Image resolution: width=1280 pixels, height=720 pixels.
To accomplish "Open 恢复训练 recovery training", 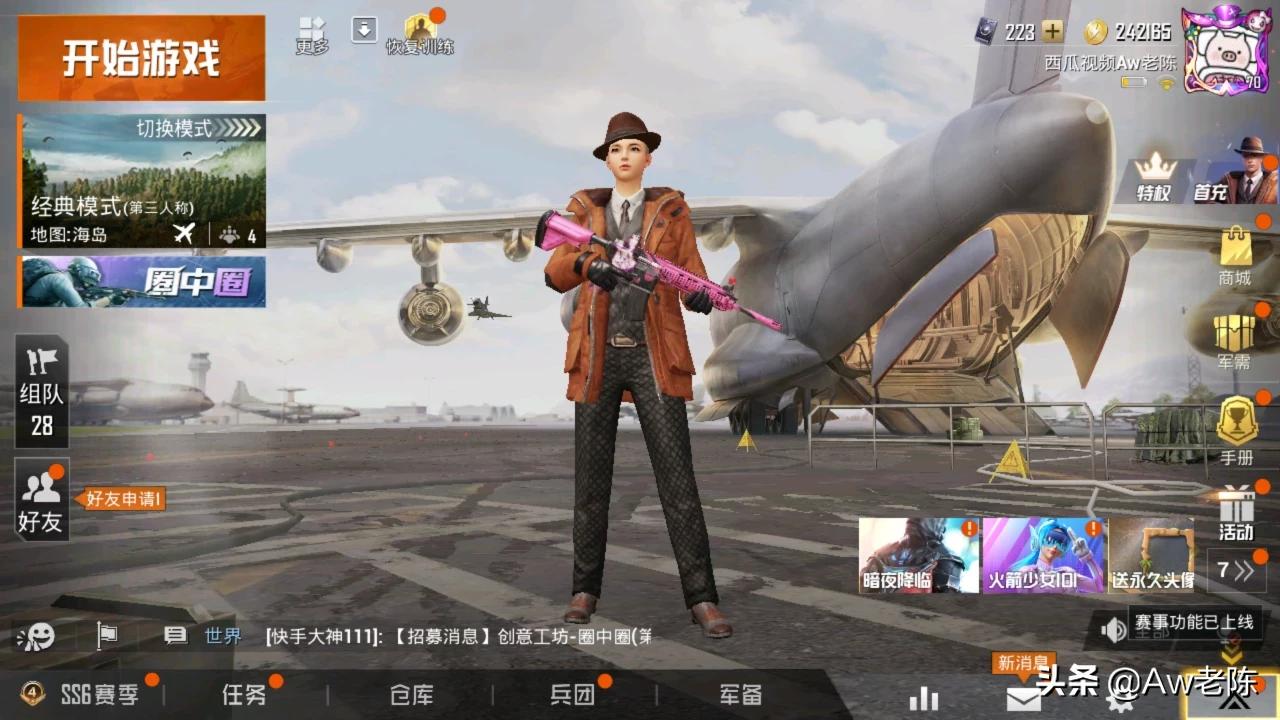I will (x=420, y=34).
